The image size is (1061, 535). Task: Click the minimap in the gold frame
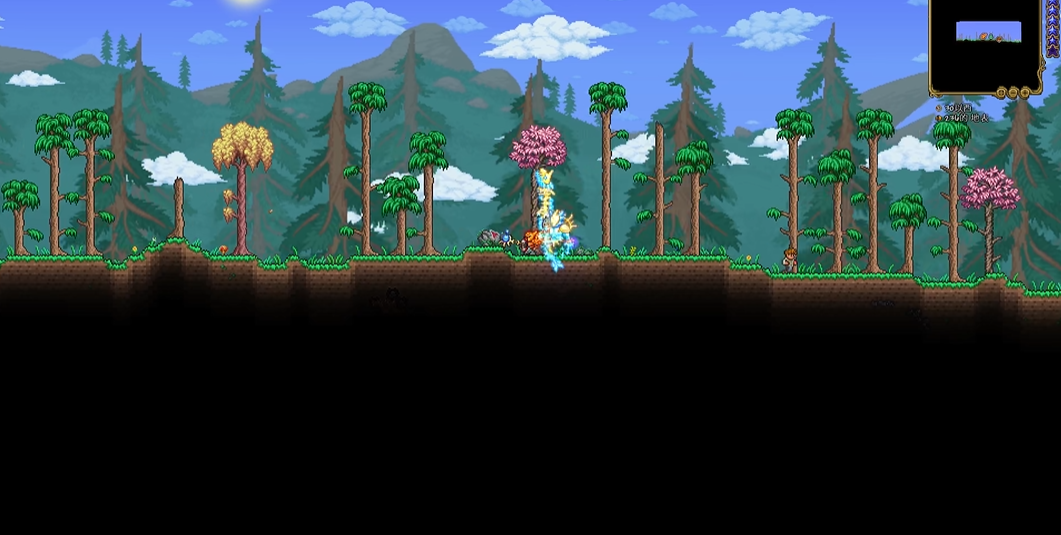pos(987,45)
